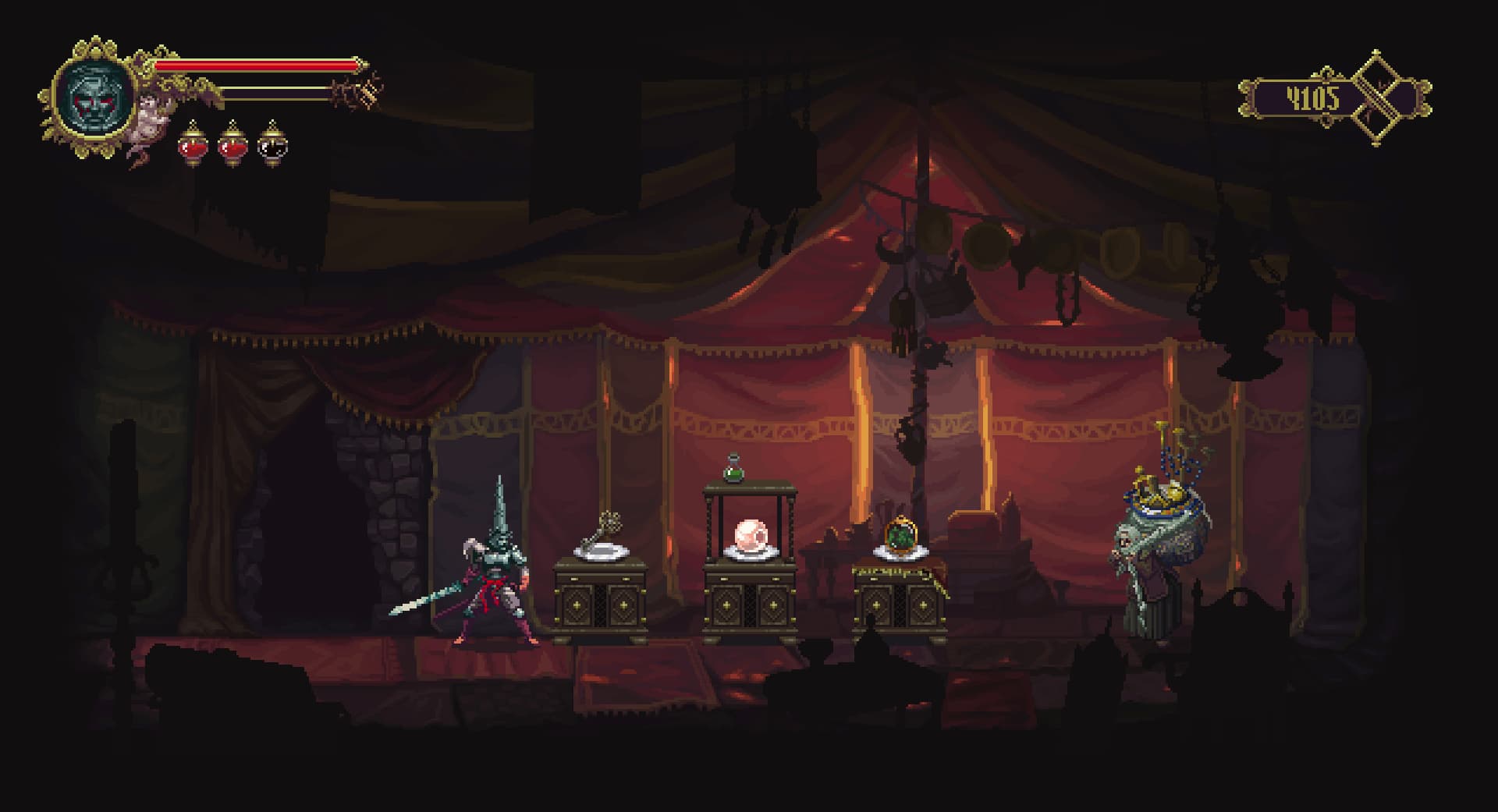Open the cabinet beneath the key display
The height and width of the screenshot is (812, 1498).
point(601,605)
